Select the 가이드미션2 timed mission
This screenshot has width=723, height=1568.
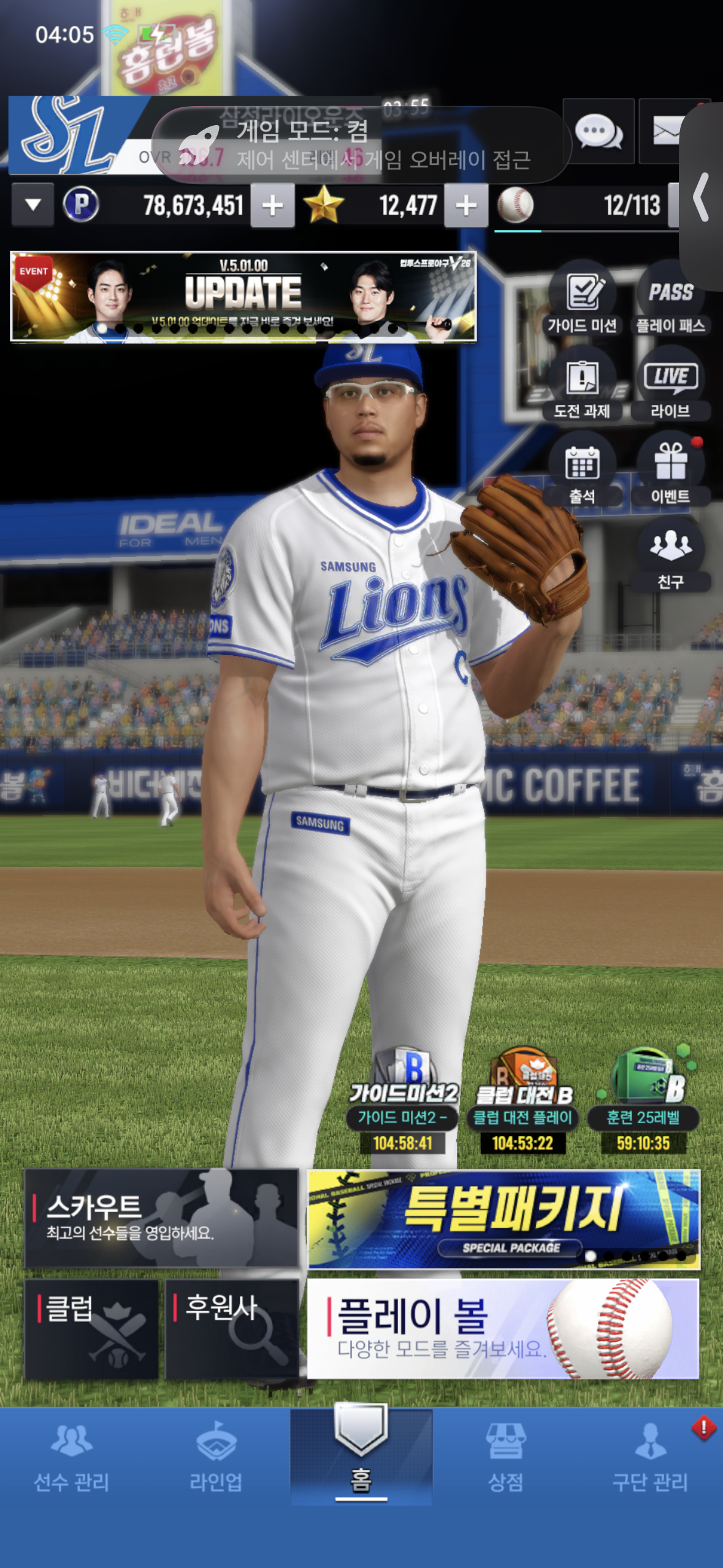pos(402,1104)
